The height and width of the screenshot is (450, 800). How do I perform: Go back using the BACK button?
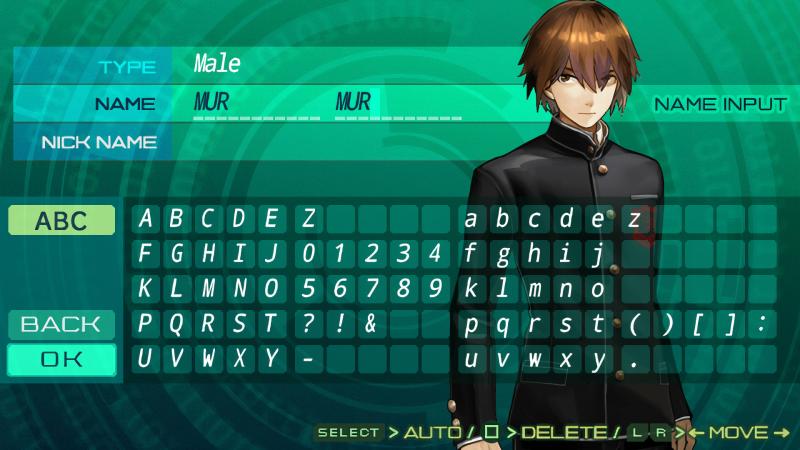tap(62, 324)
